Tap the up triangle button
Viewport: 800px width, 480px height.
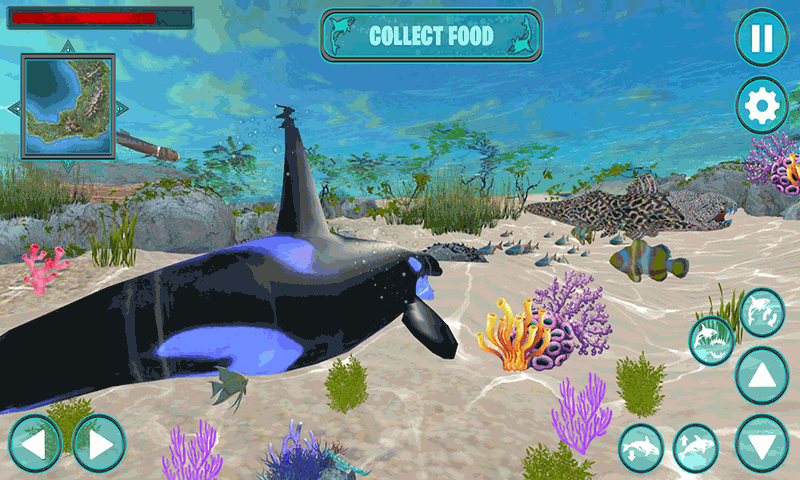[x=762, y=376]
